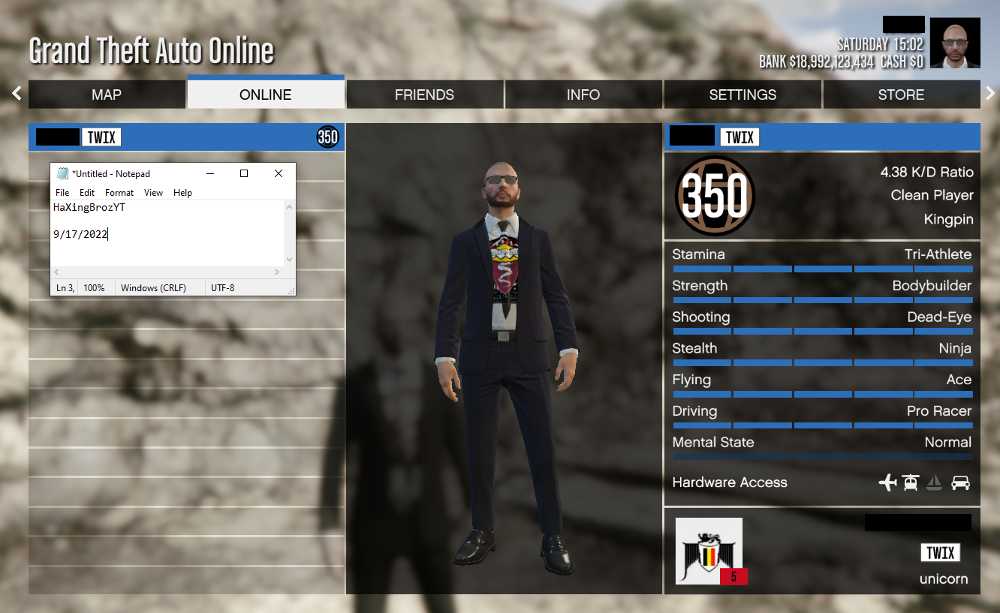
Task: Open Notepad's File menu
Action: click(x=62, y=193)
